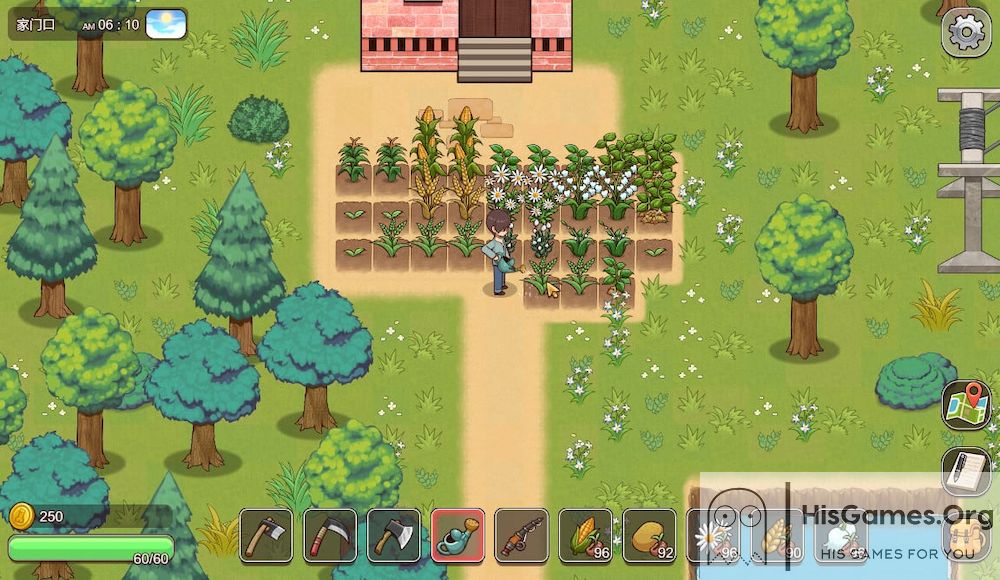Image resolution: width=1000 pixels, height=580 pixels.
Task: Select the highlighted watering can slot
Action: pos(458,535)
